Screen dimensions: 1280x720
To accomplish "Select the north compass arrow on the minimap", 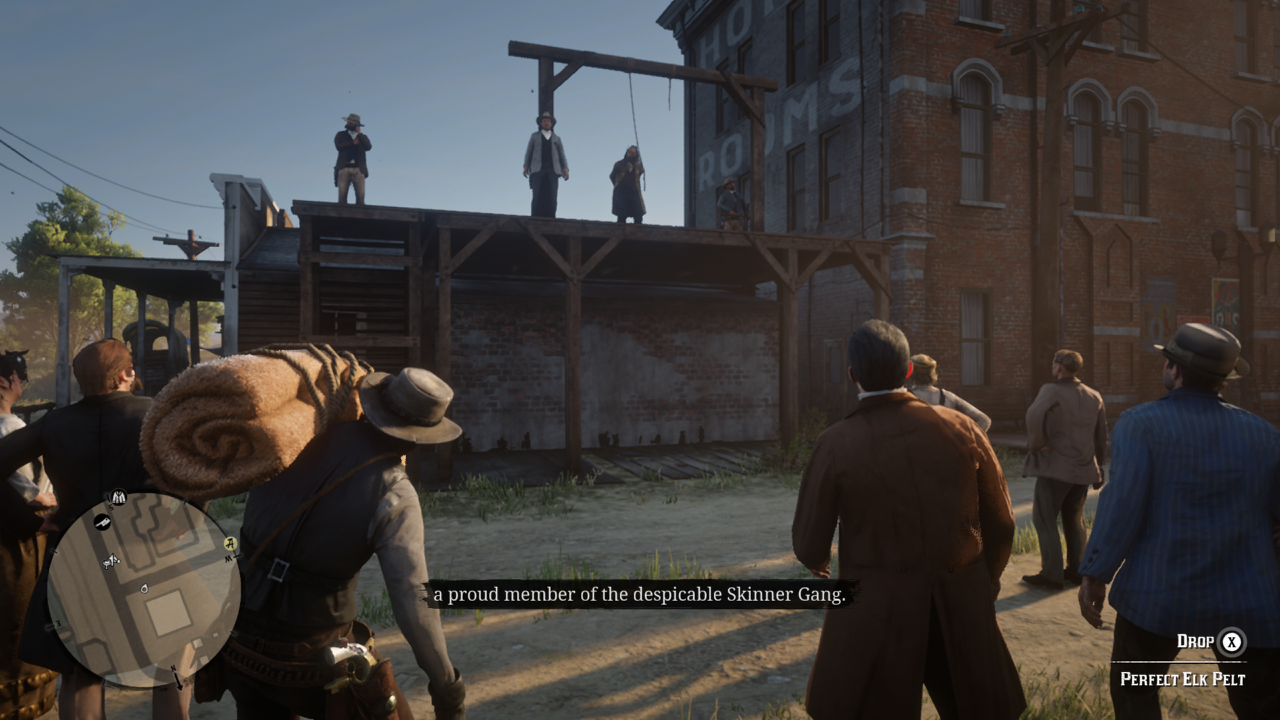I will (x=178, y=678).
